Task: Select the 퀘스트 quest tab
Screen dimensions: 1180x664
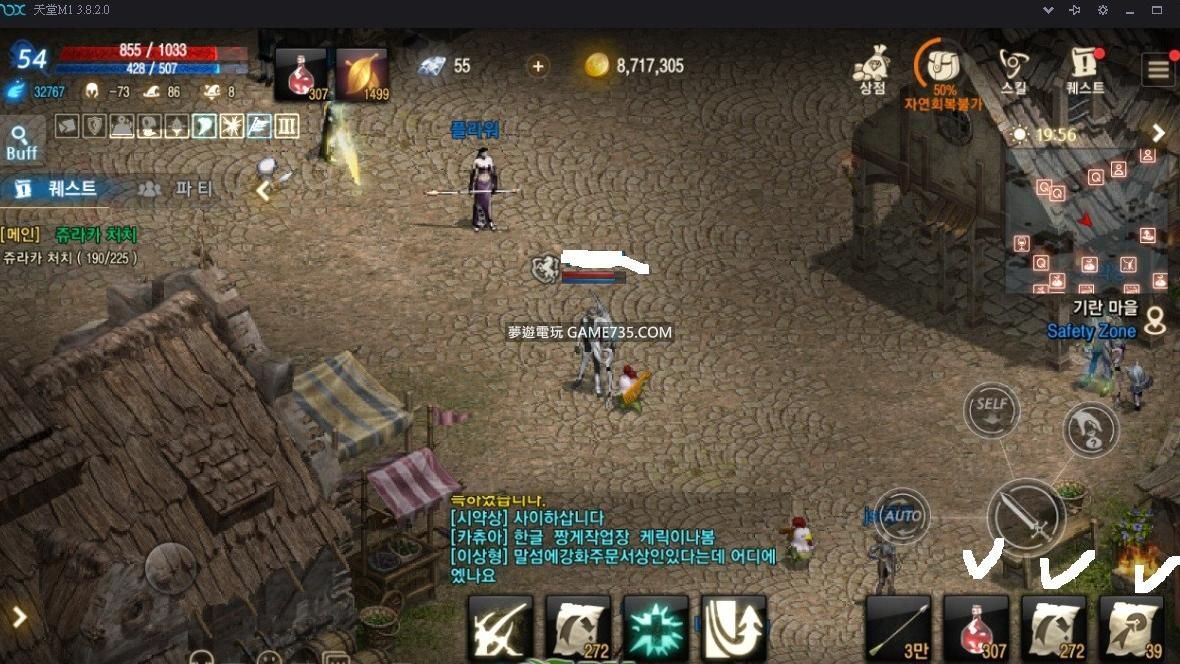Action: click(x=57, y=188)
